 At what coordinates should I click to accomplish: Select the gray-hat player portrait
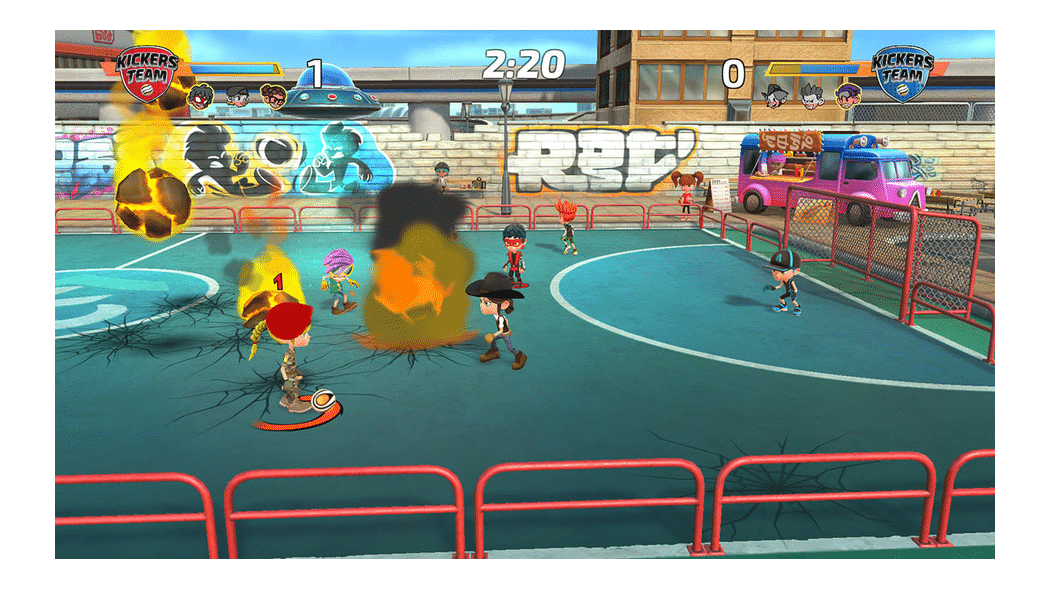(776, 96)
